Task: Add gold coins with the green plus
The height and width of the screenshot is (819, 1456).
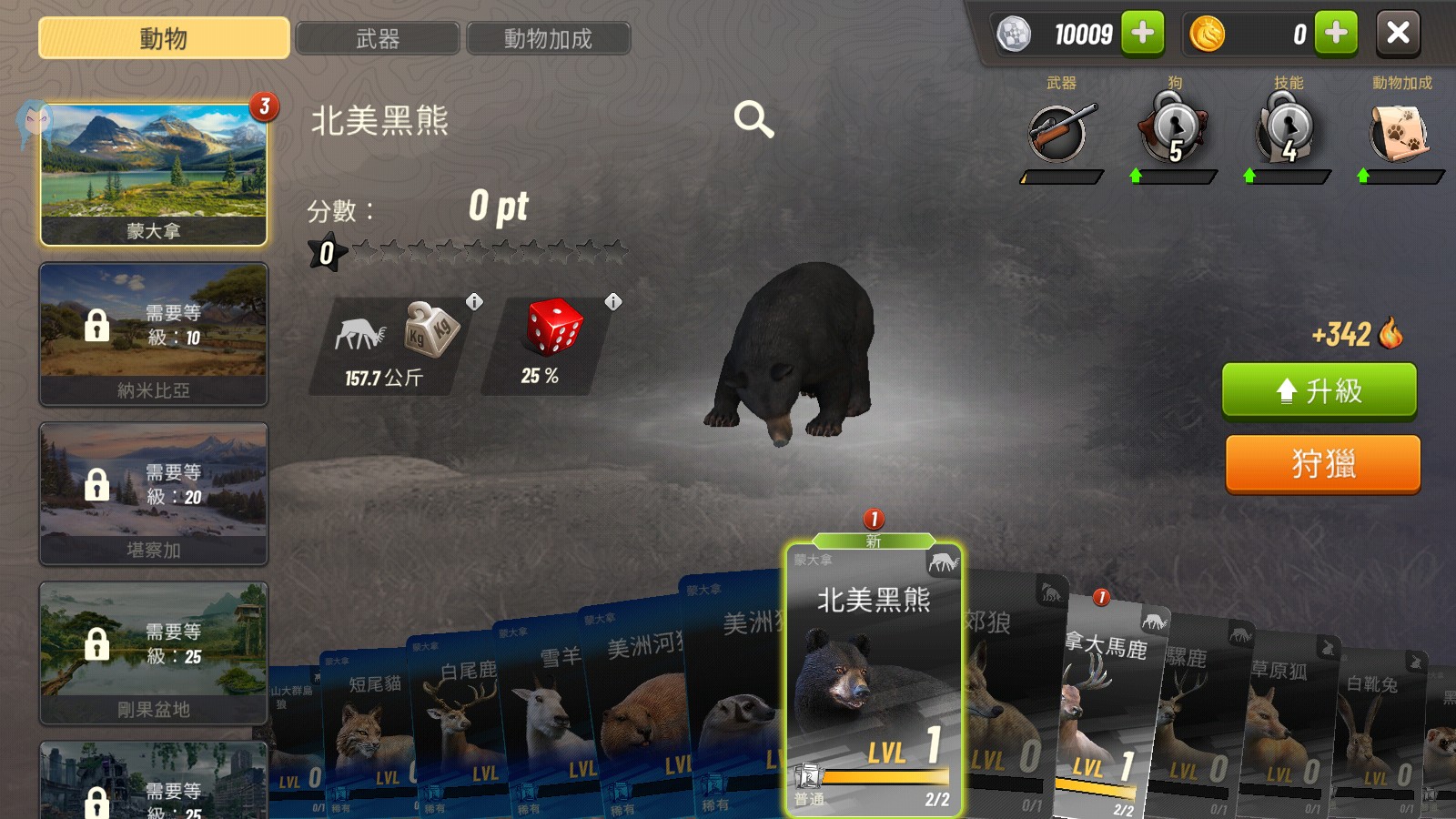Action: (x=1335, y=34)
